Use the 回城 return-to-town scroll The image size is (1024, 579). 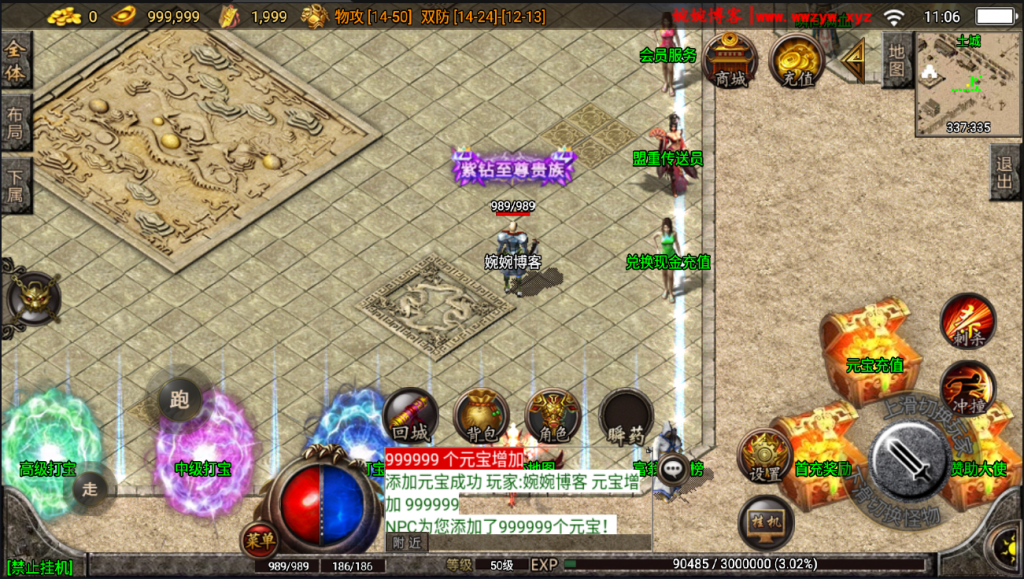(x=409, y=416)
